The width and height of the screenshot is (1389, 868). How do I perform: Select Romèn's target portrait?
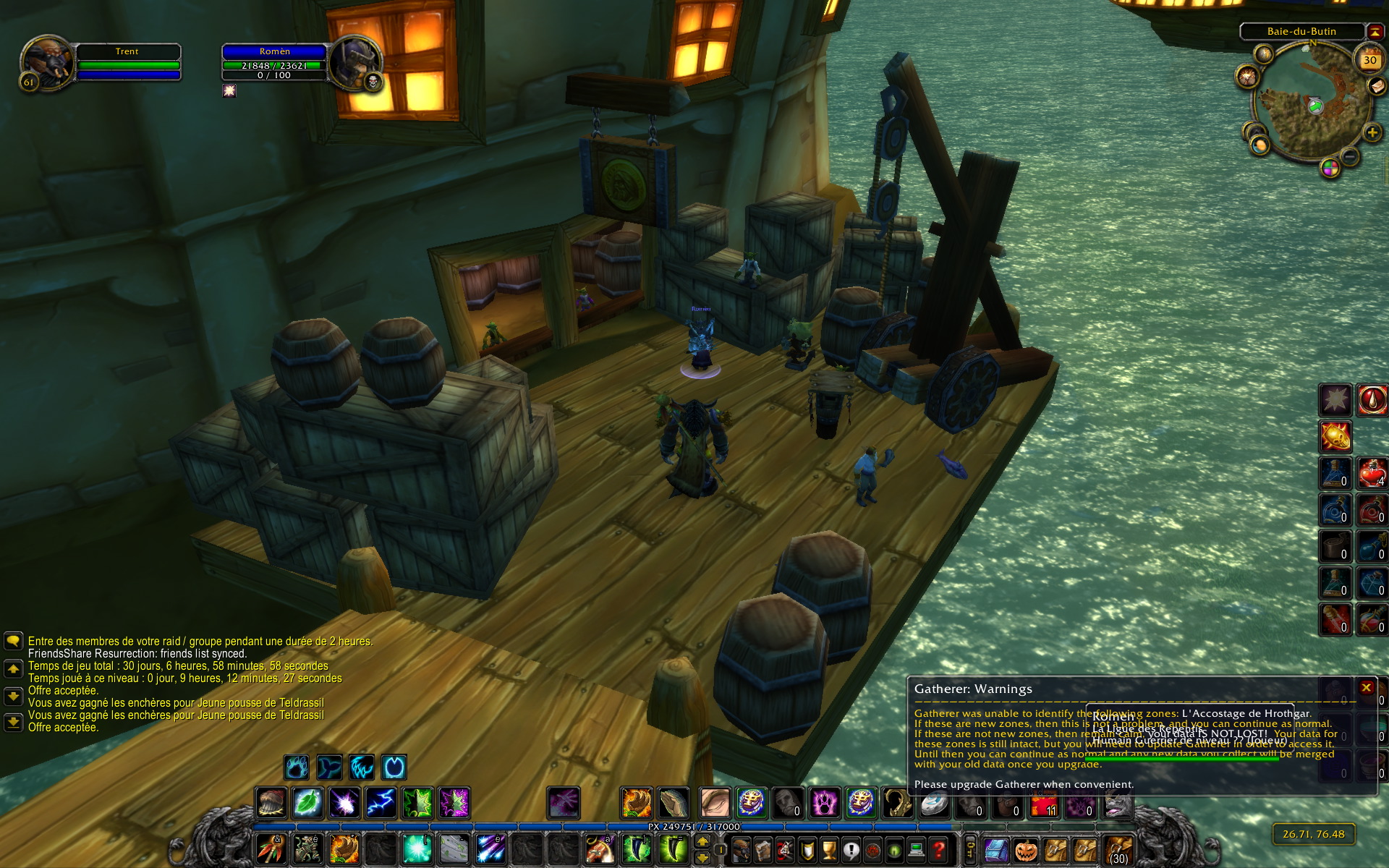click(354, 63)
